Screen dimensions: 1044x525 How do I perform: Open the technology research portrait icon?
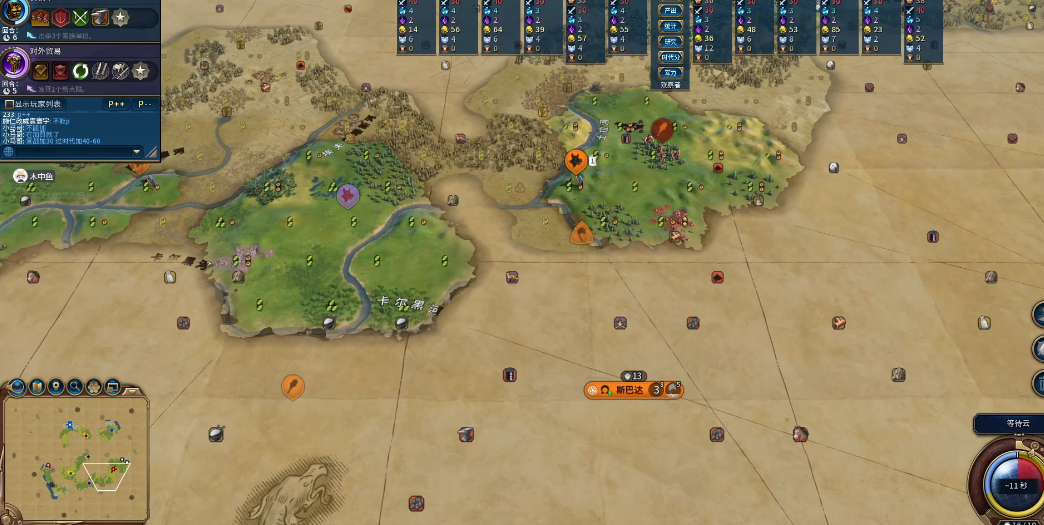pos(12,12)
